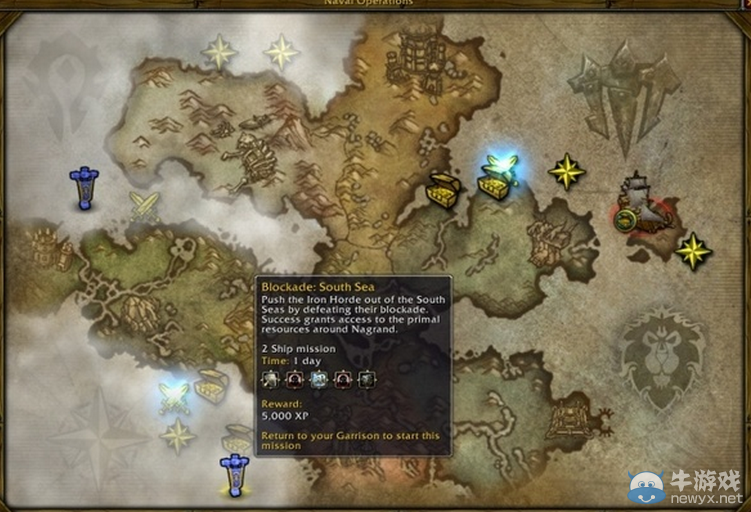Select the gold star marker below the ship
Screen dimensions: 751x512
692,250
